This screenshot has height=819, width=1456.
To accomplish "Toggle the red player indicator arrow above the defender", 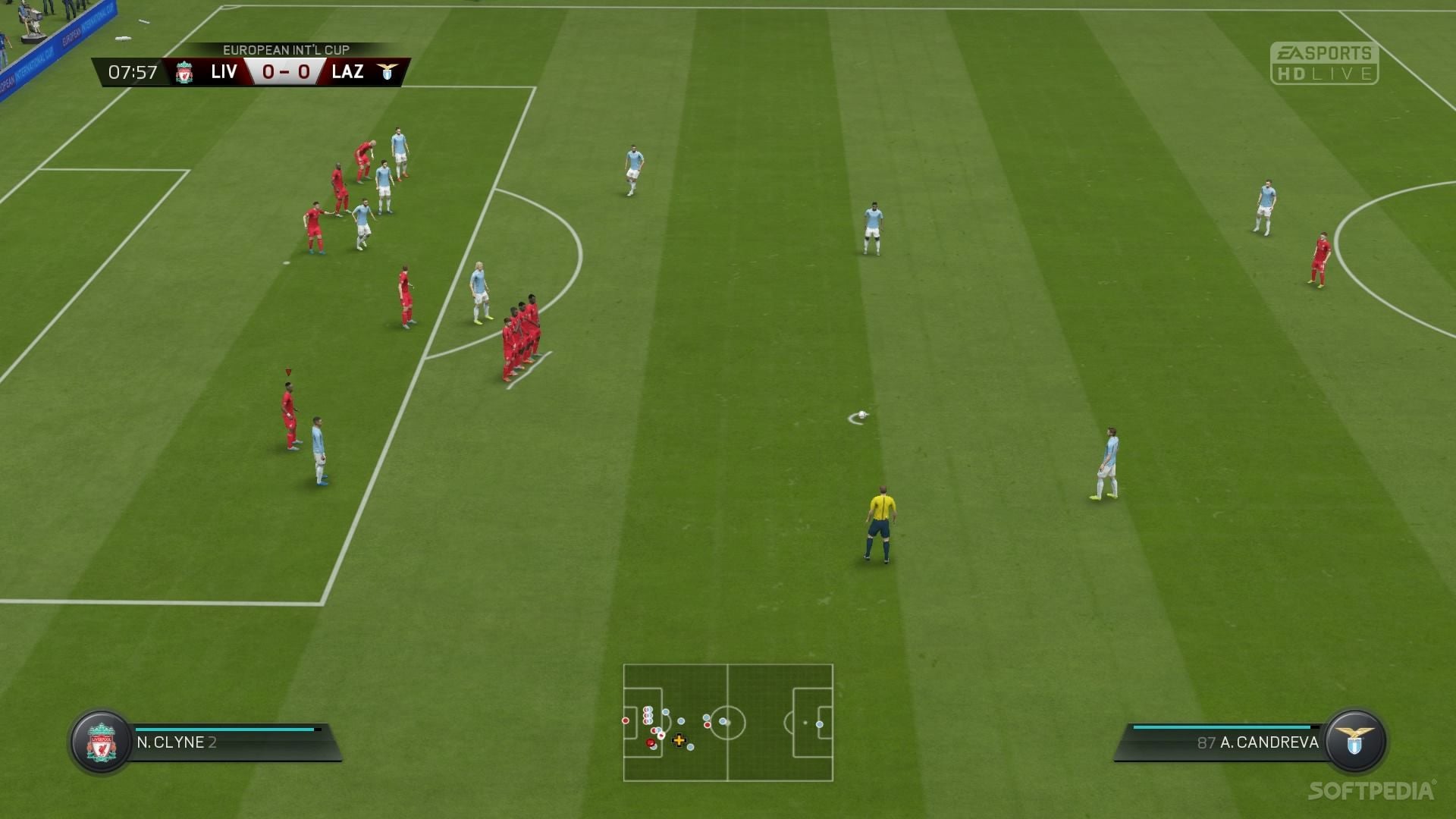I will [x=287, y=371].
